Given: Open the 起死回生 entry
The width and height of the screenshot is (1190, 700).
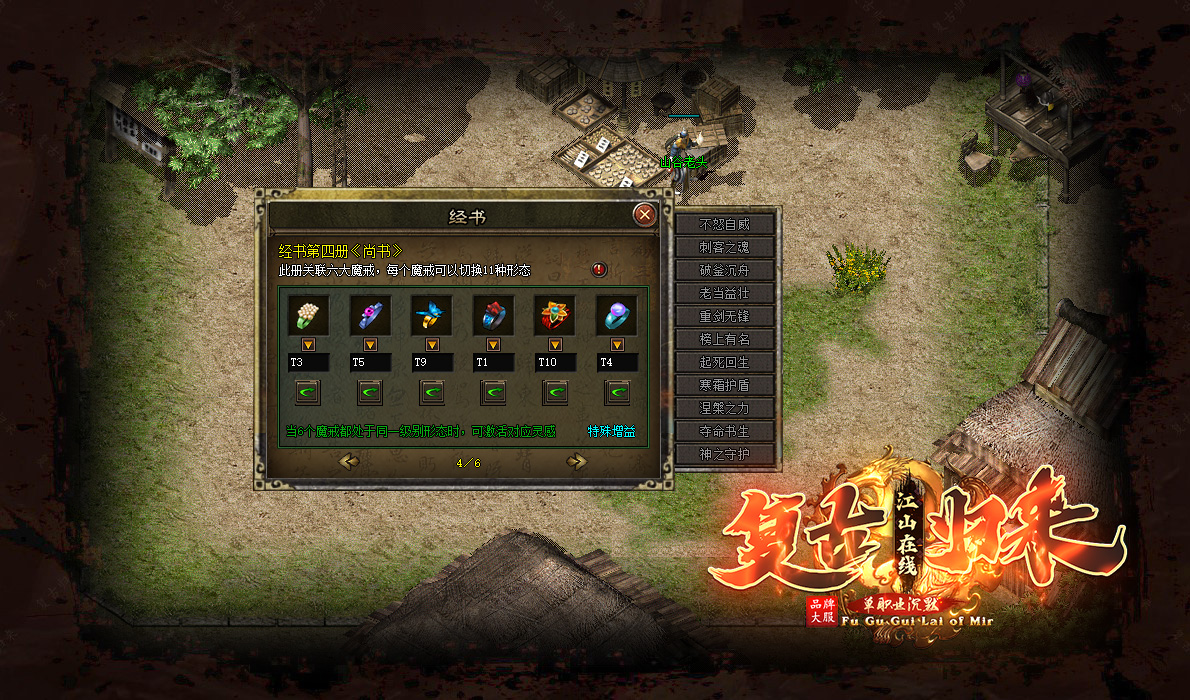Looking at the screenshot, I should pos(724,362).
